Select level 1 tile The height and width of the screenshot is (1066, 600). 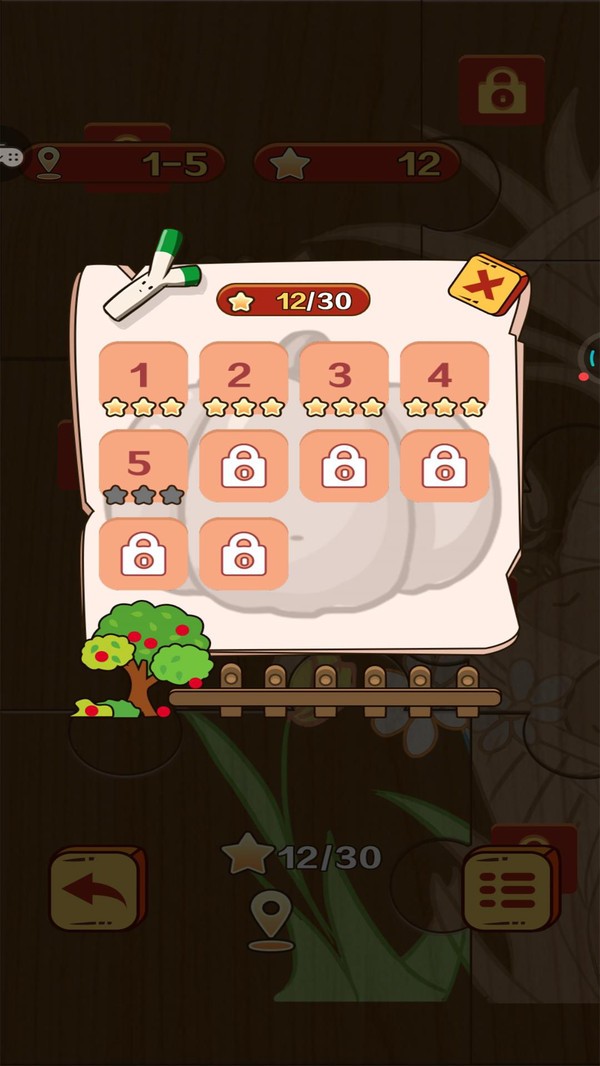click(x=143, y=381)
